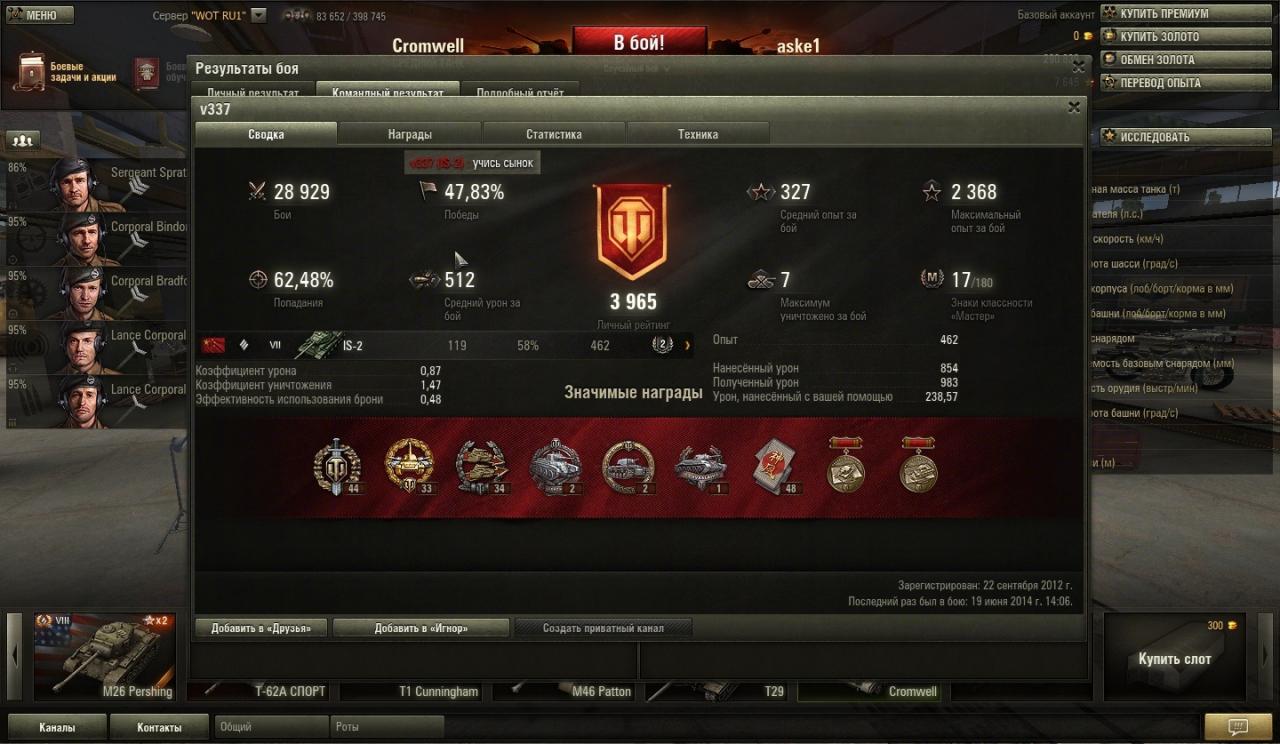The image size is (1280, 744).
Task: Open the main Меню button
Action: [40, 15]
